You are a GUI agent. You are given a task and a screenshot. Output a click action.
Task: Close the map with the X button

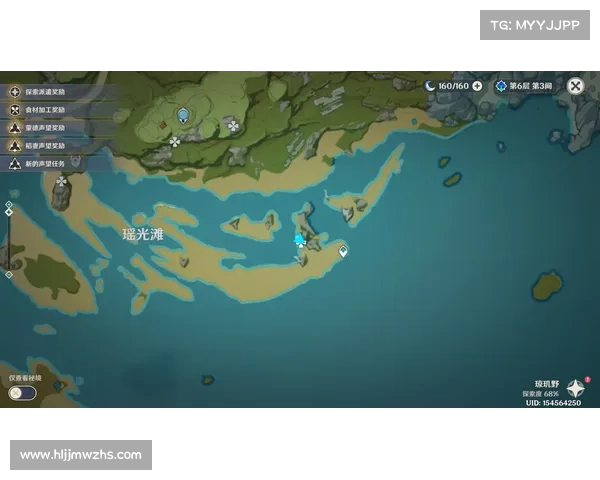pyautogui.click(x=575, y=86)
